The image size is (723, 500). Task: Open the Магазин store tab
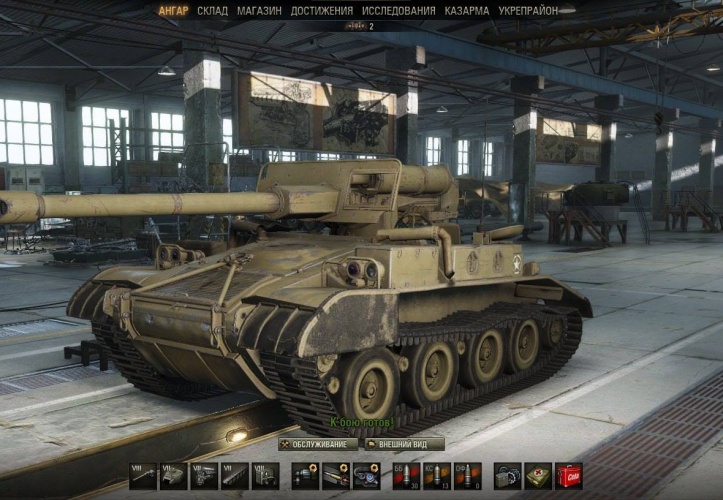(x=259, y=11)
